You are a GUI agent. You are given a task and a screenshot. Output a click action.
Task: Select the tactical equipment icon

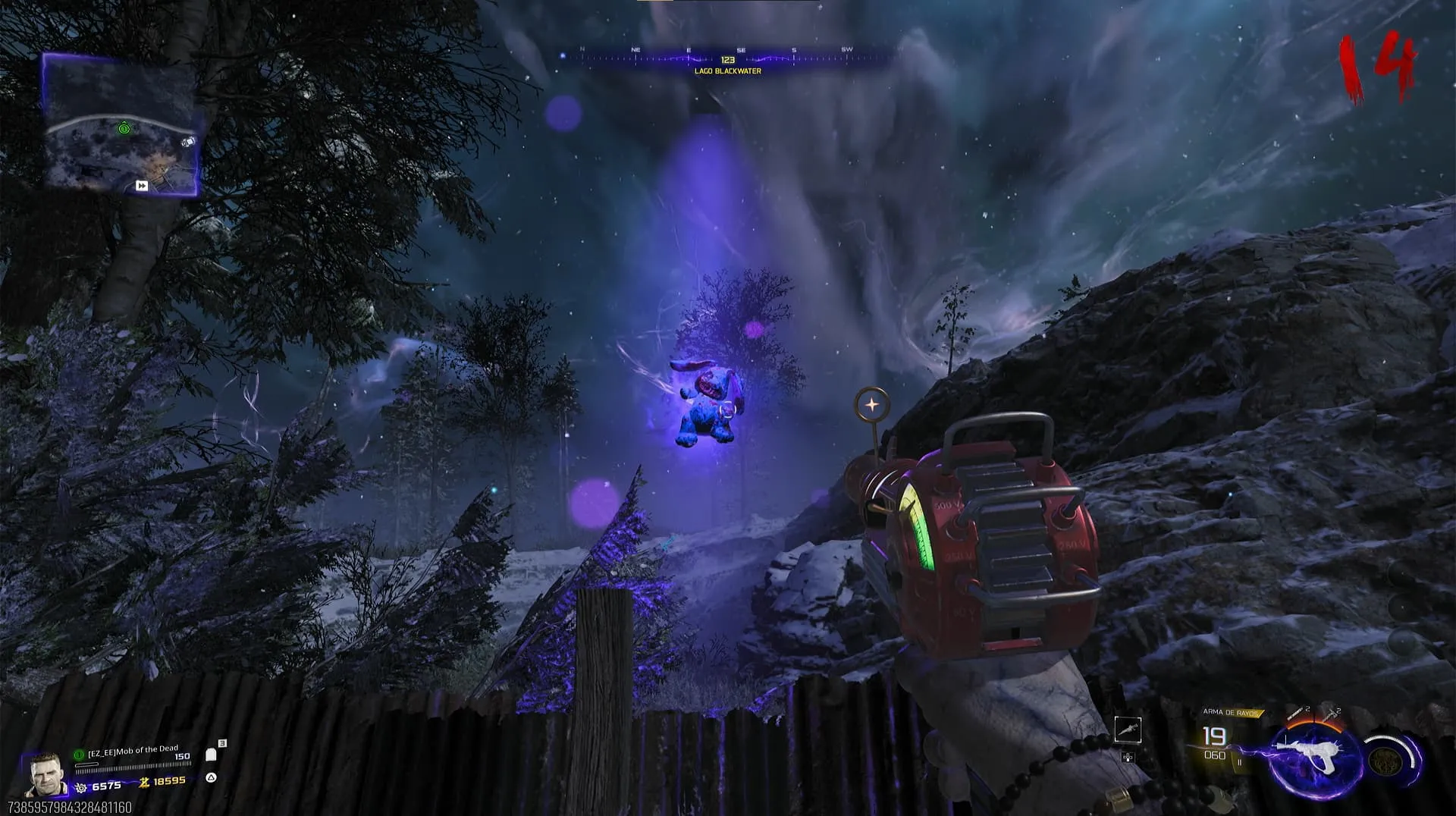(x=1298, y=713)
